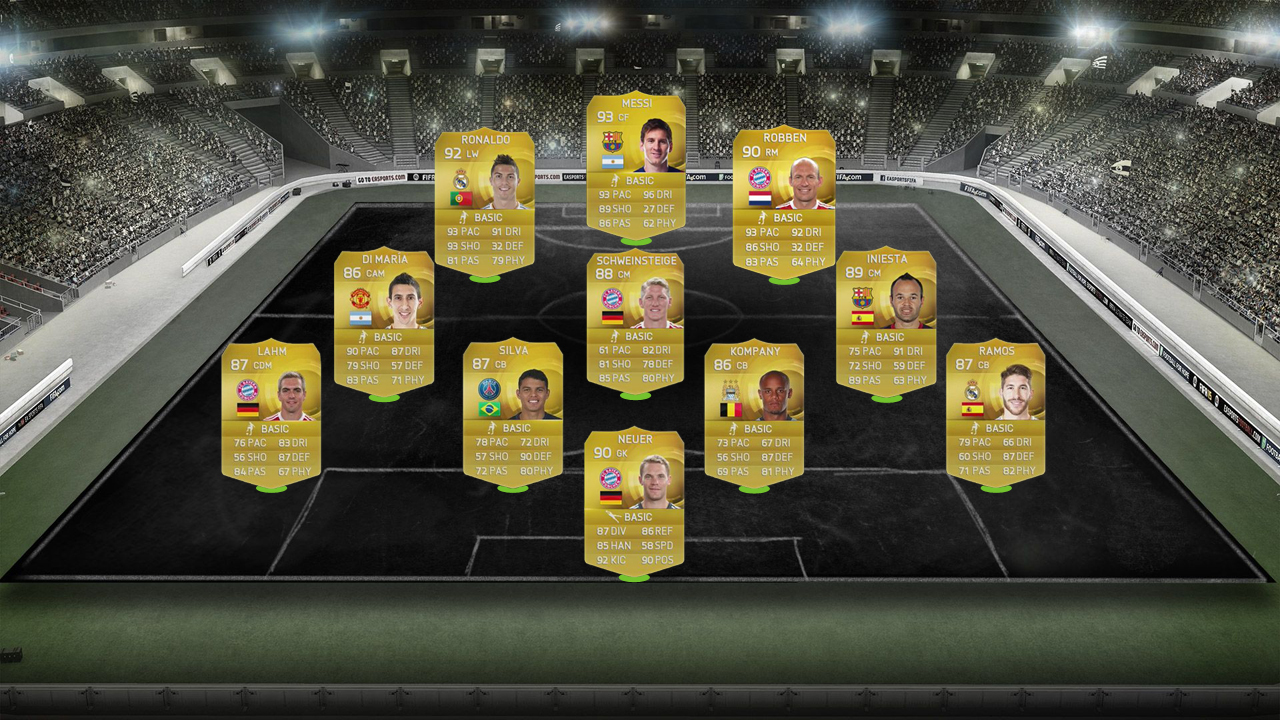Click the Schweinsteiger CM card

(x=635, y=320)
